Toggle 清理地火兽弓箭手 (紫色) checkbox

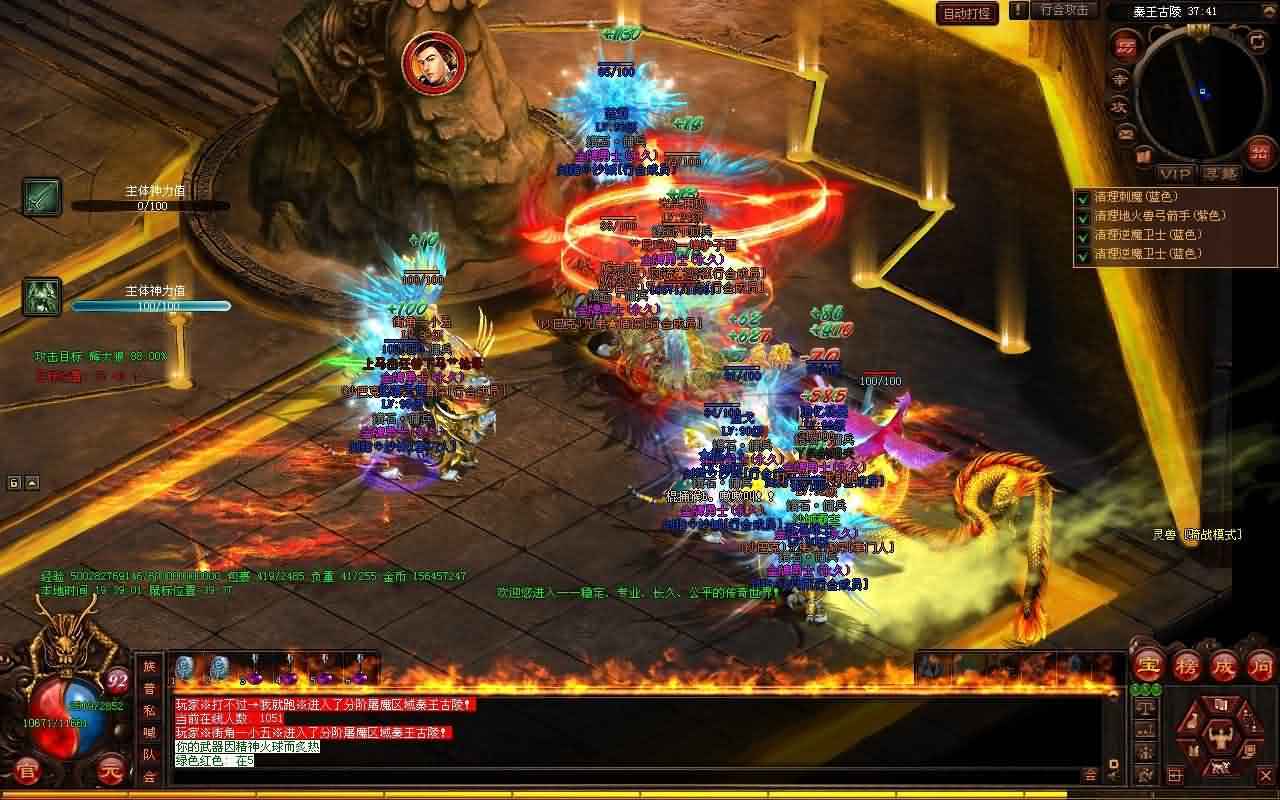tap(1082, 216)
